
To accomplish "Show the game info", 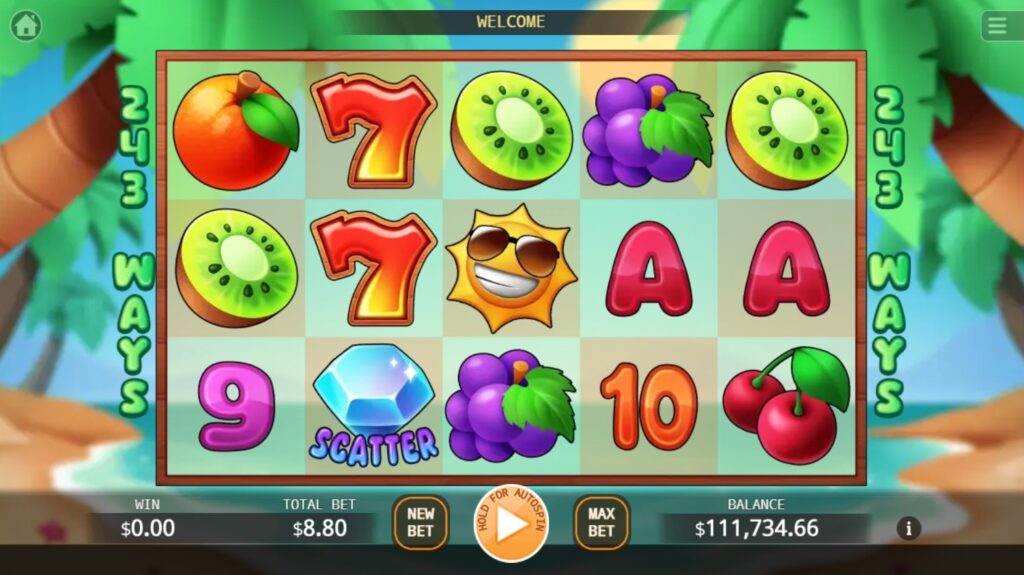I will pyautogui.click(x=908, y=528).
